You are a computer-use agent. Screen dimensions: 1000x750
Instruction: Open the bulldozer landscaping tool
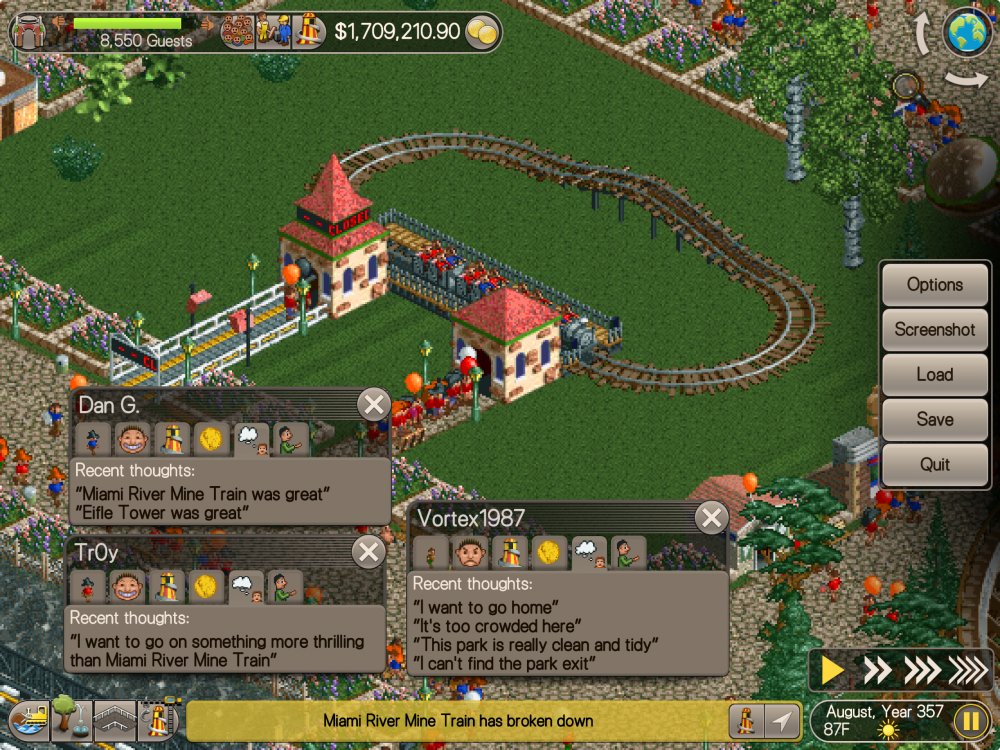(x=27, y=719)
